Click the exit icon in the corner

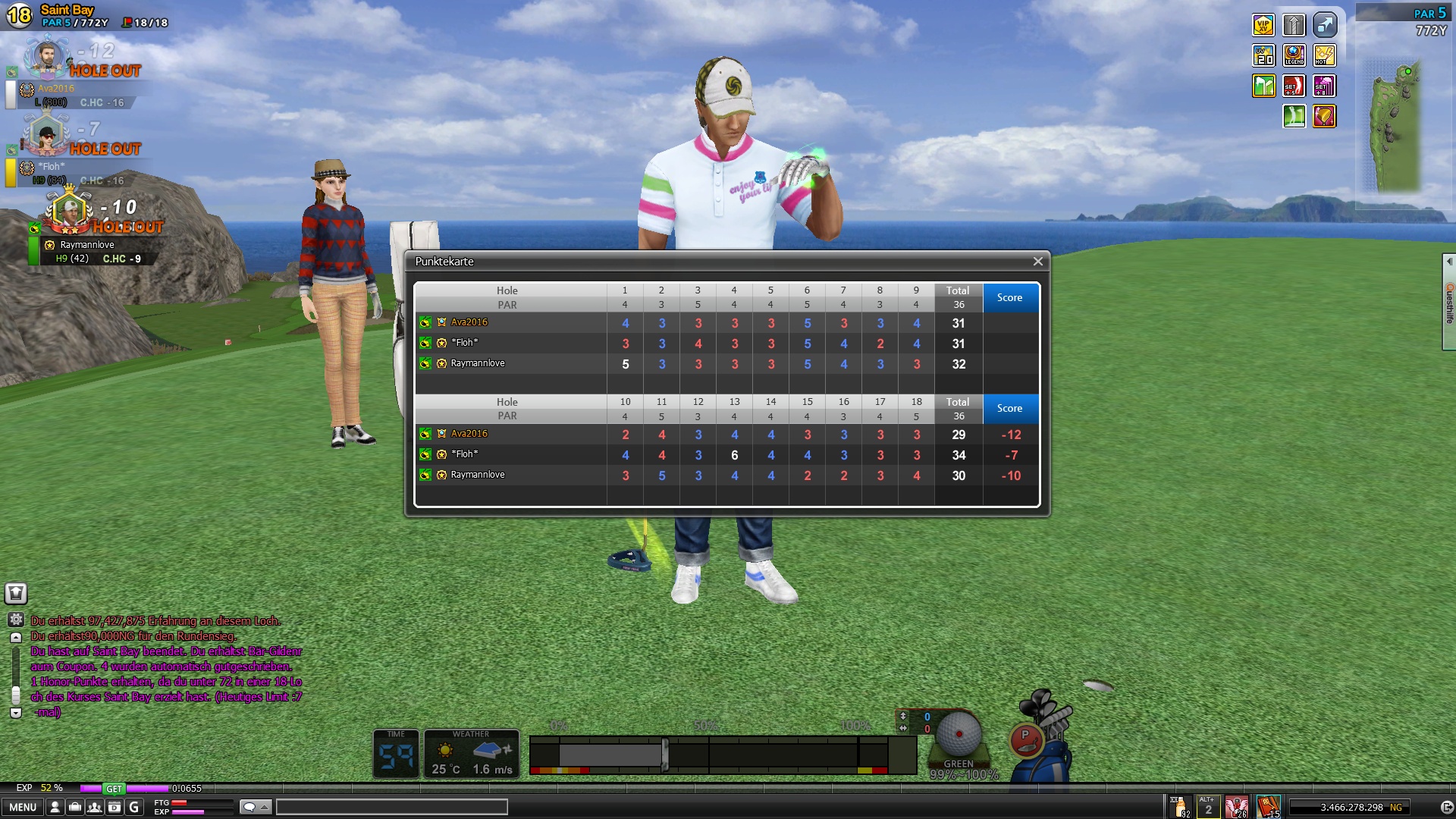1446,808
